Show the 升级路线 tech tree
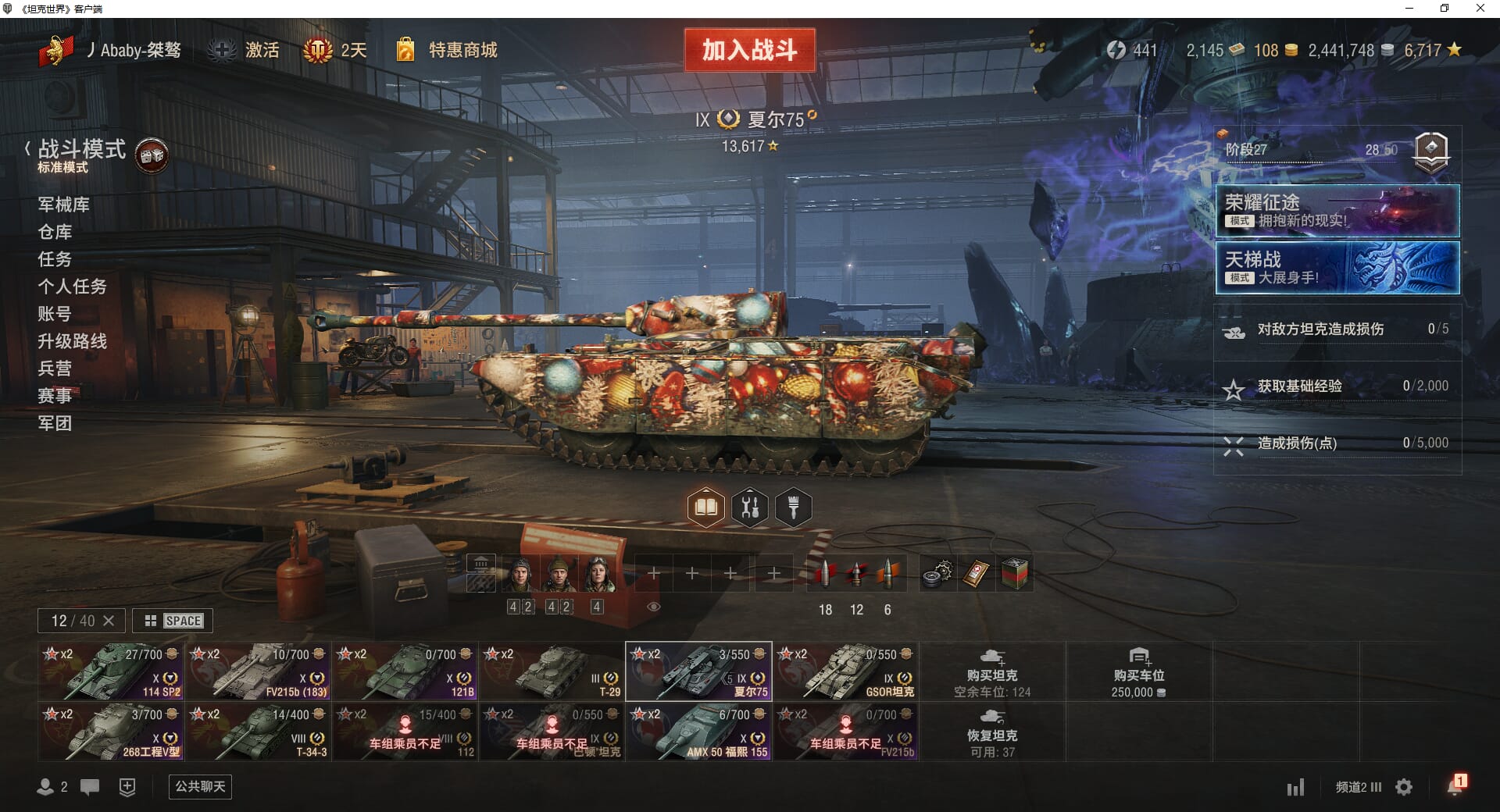This screenshot has height=812, width=1500. tap(72, 341)
